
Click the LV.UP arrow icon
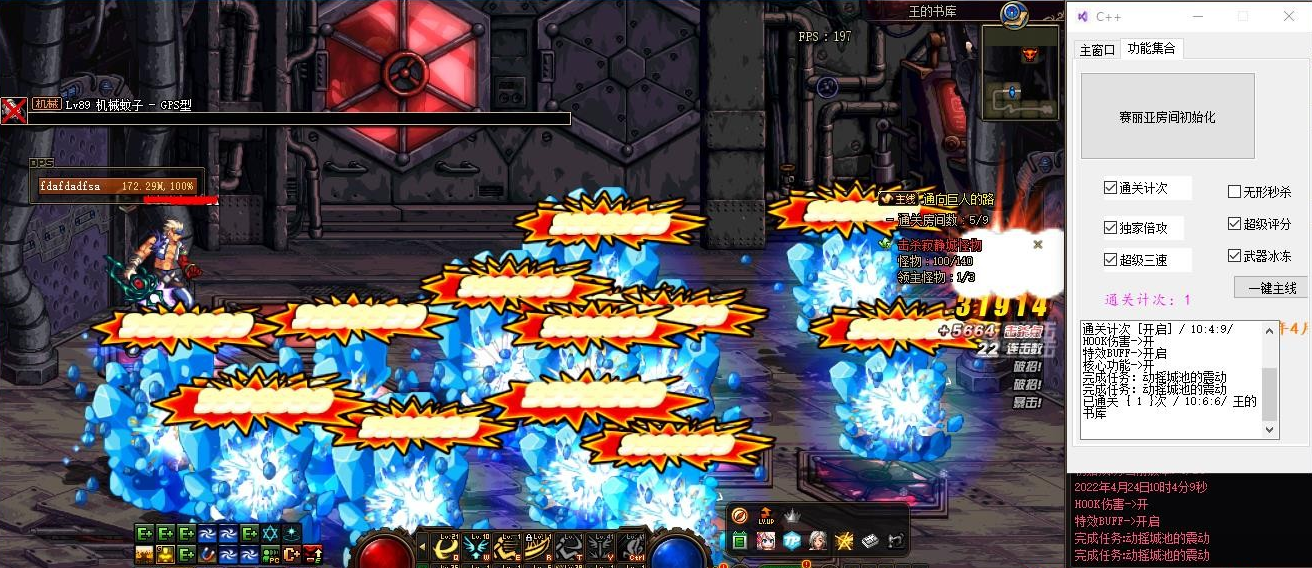point(766,515)
